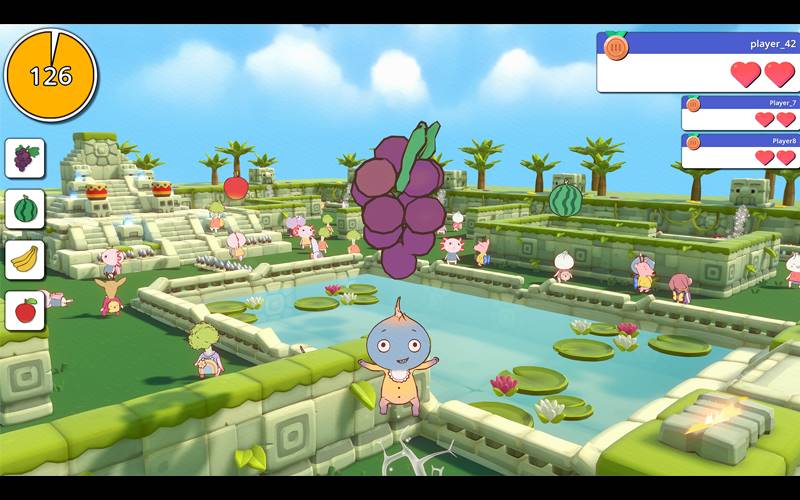Image resolution: width=800 pixels, height=500 pixels.
Task: Select the grapes fruit button
Action: pos(25,158)
